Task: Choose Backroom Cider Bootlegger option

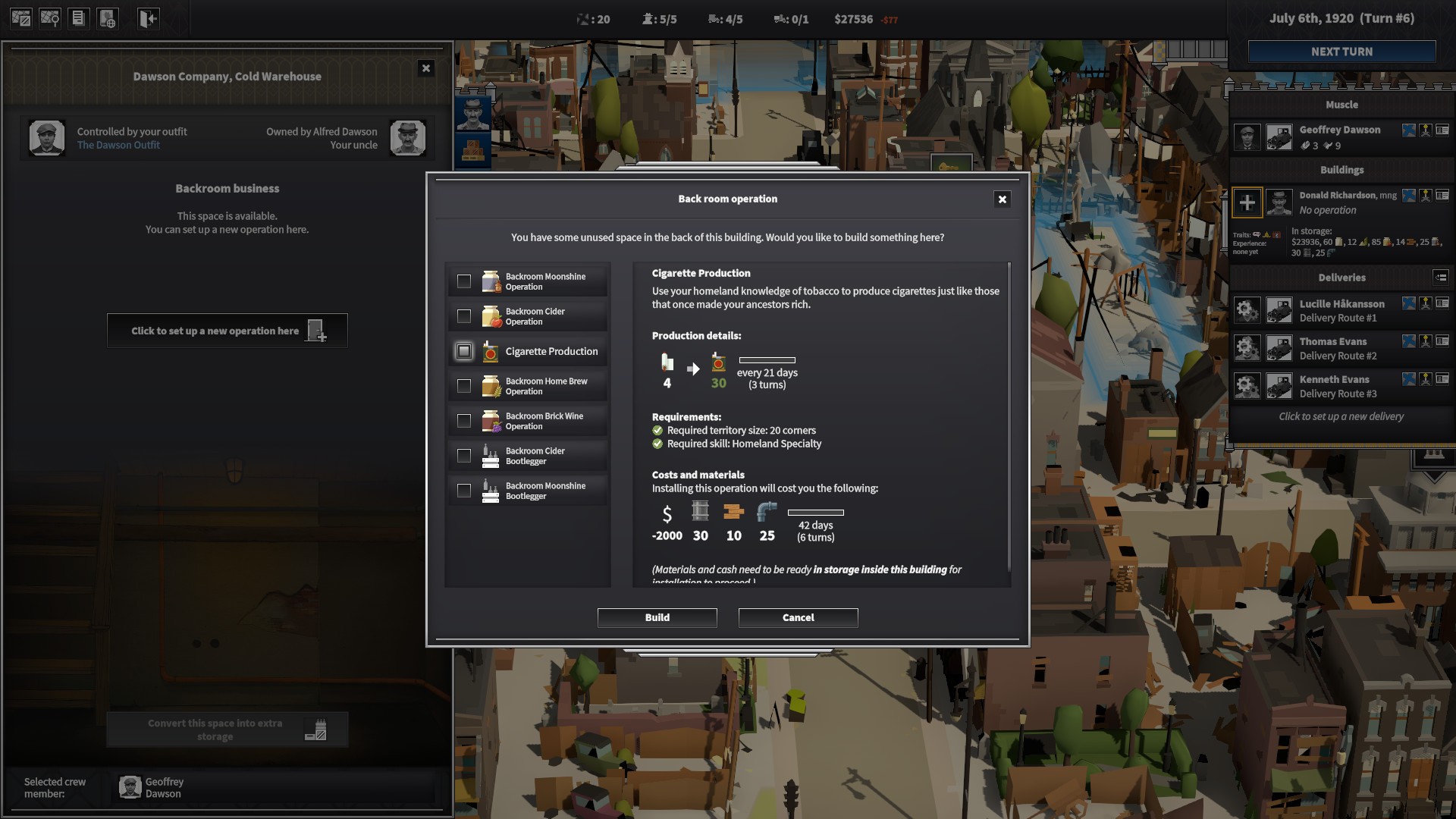Action: point(464,456)
